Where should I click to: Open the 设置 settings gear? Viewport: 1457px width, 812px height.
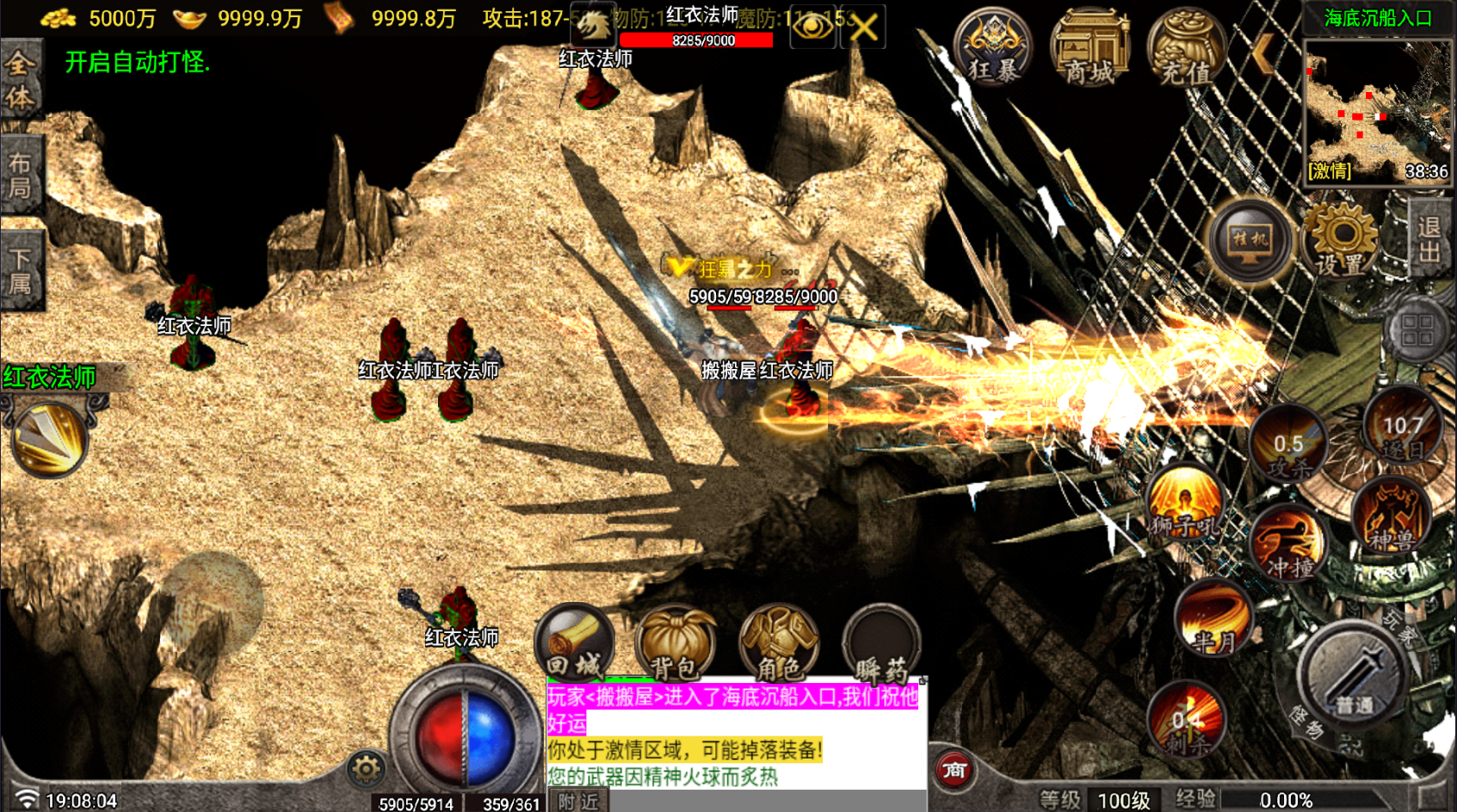click(1341, 241)
